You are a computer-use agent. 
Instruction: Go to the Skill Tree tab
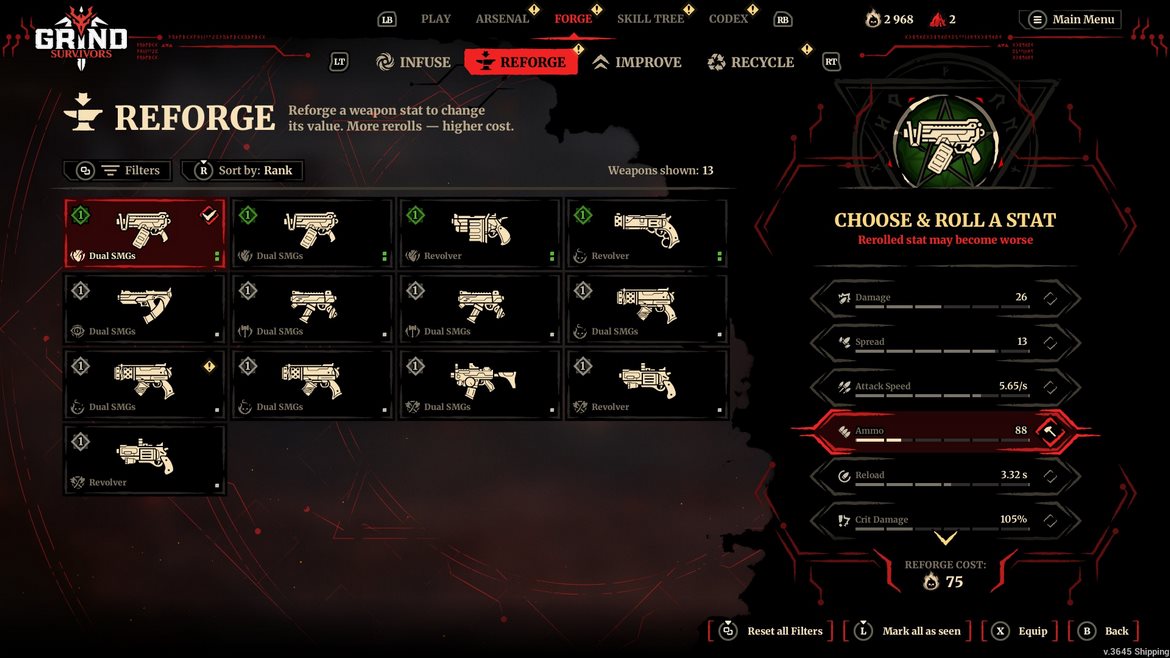coord(650,19)
